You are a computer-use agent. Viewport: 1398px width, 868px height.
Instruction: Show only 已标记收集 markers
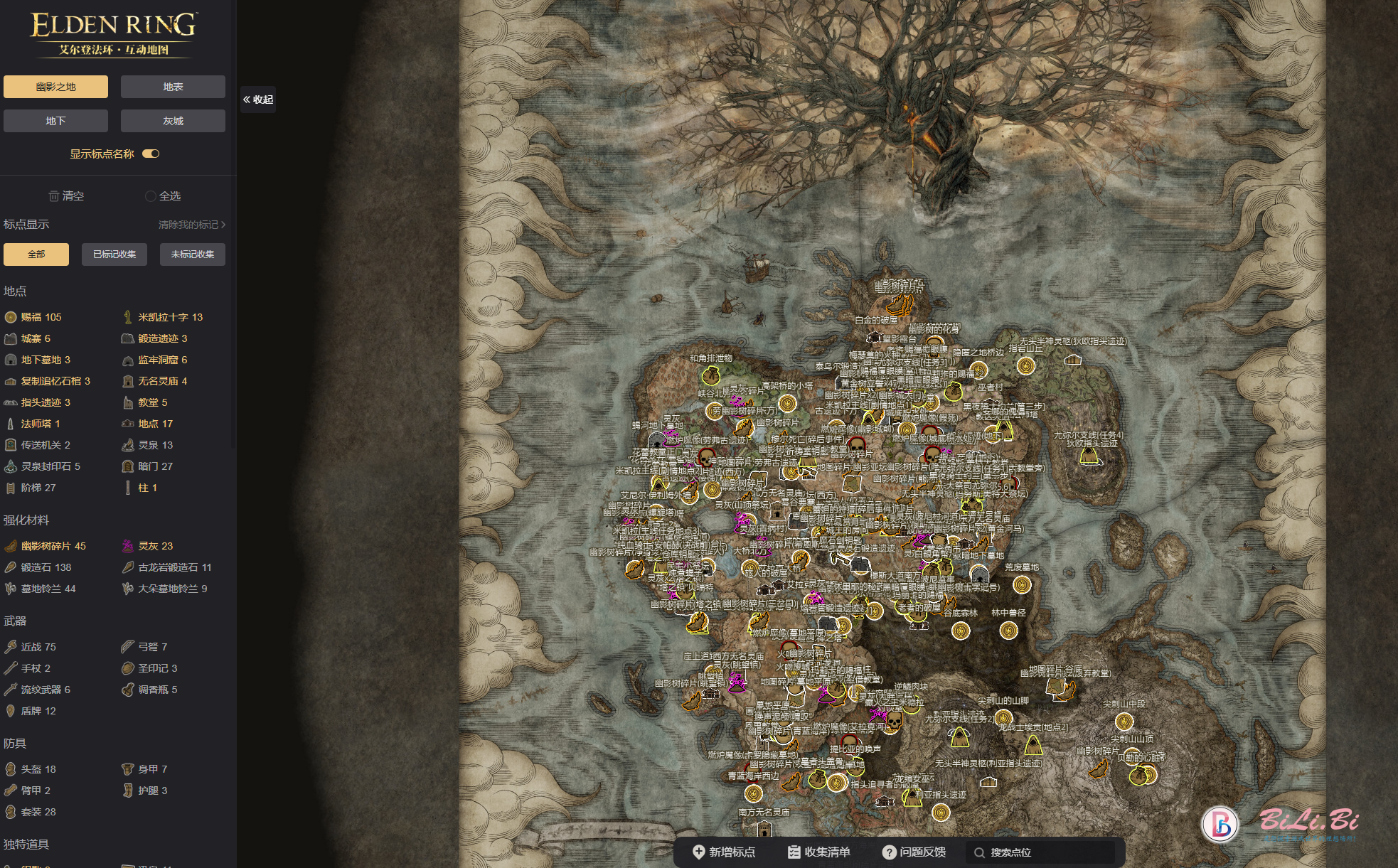click(114, 254)
